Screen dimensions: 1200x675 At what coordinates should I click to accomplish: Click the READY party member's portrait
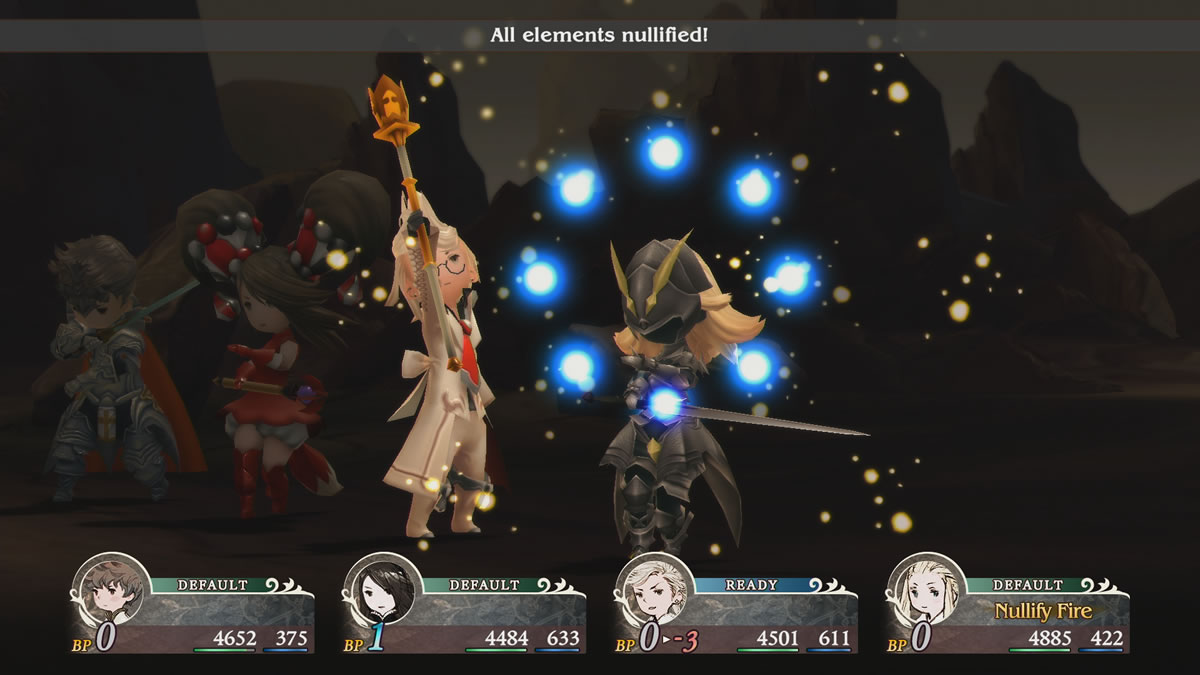[x=652, y=590]
